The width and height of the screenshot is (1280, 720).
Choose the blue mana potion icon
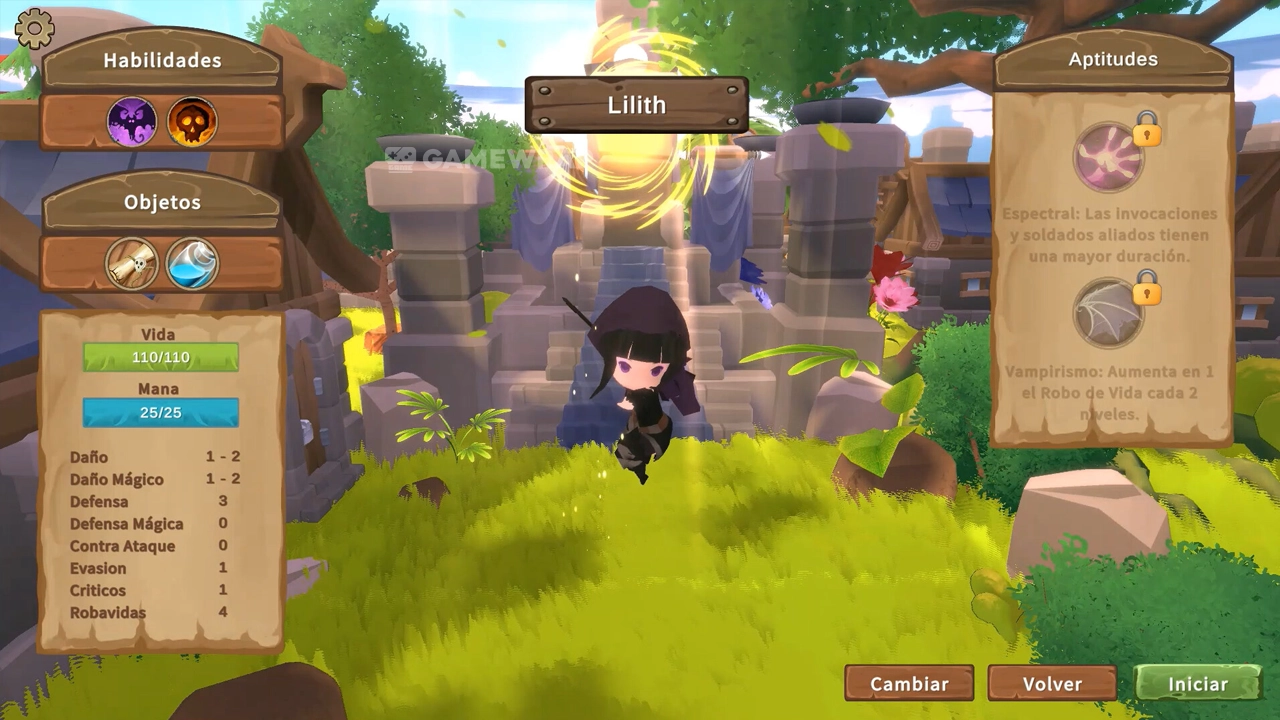[x=192, y=264]
